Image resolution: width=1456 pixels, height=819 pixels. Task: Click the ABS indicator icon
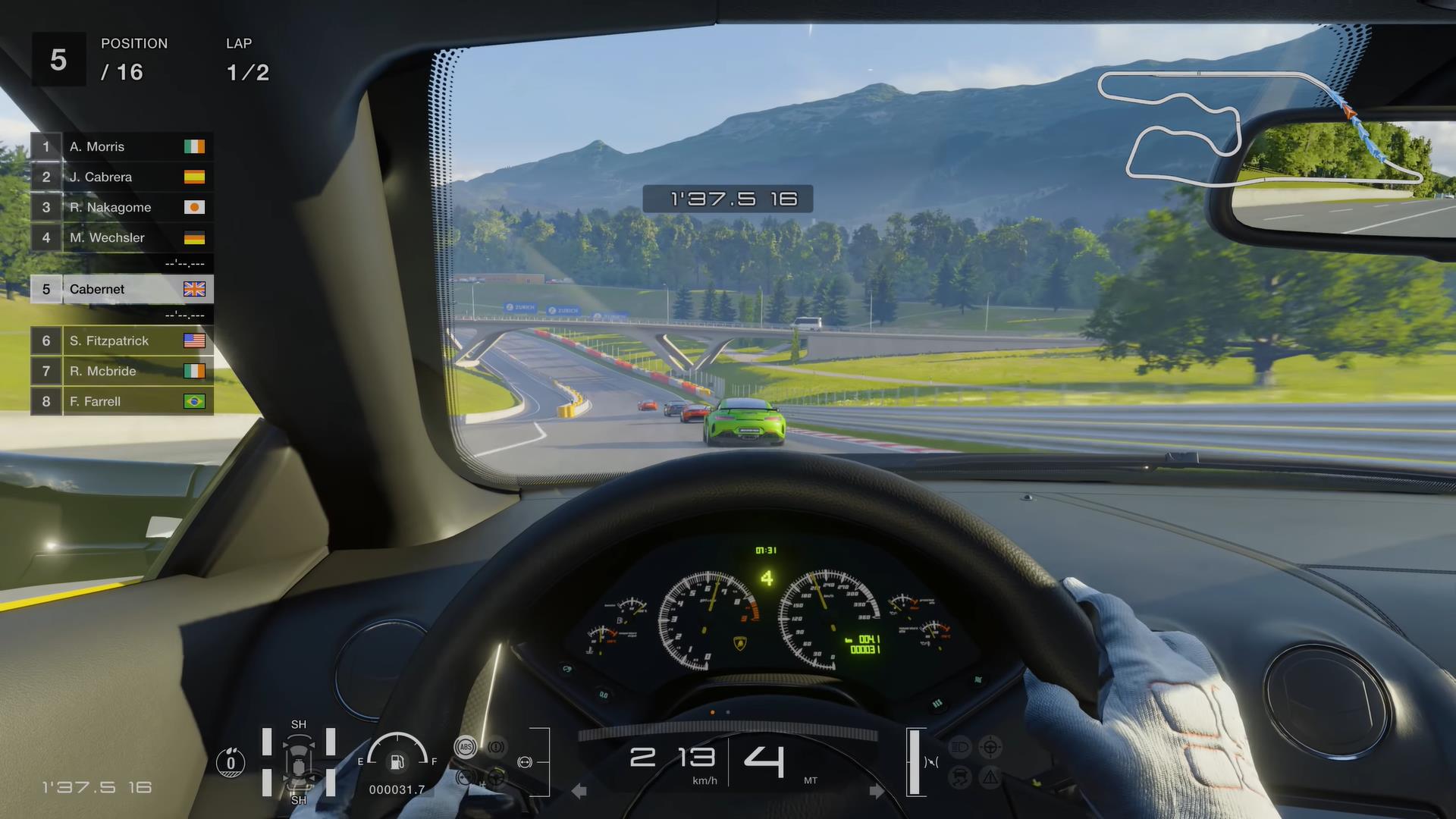click(466, 747)
